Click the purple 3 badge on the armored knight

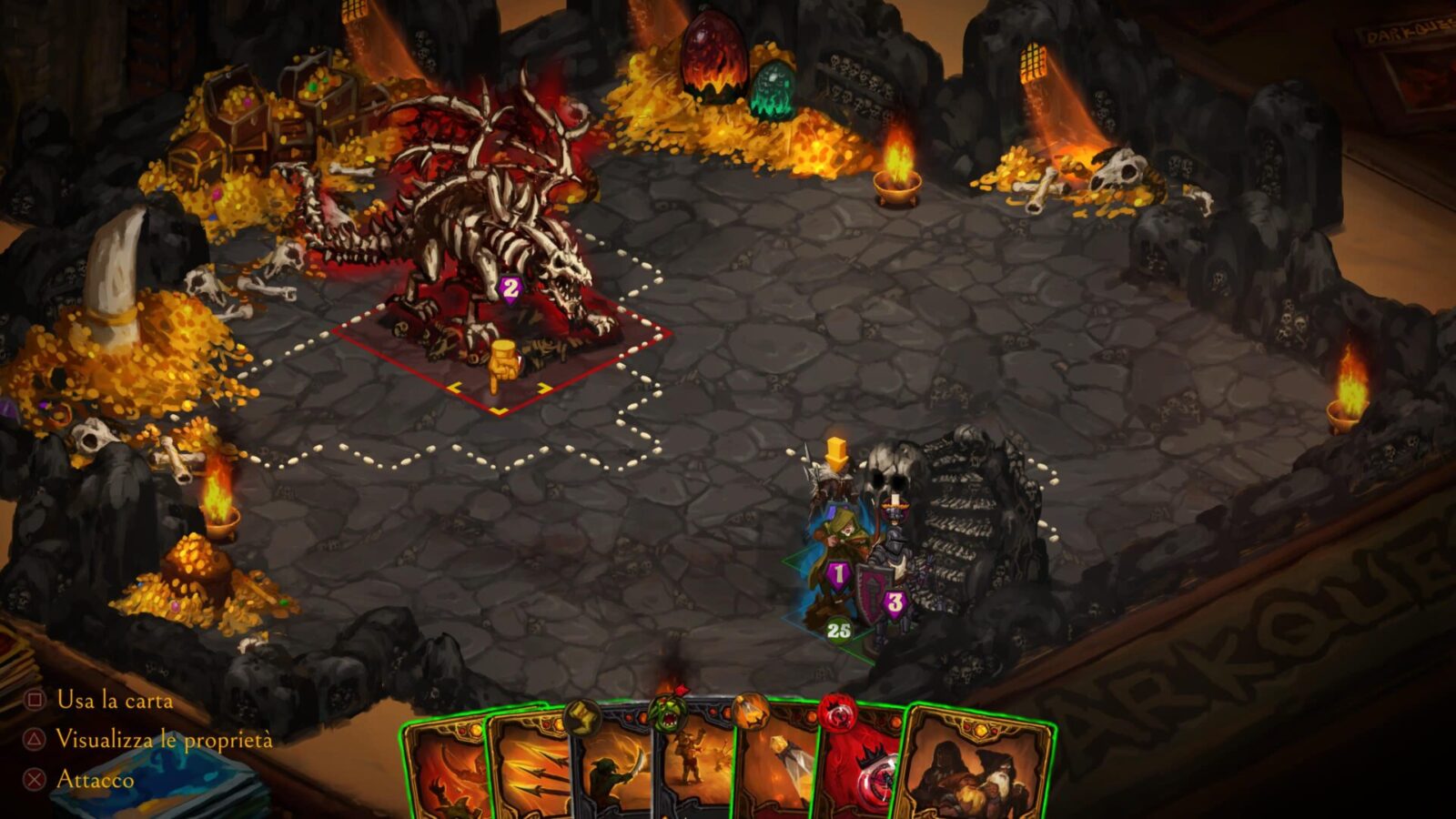coord(895,601)
